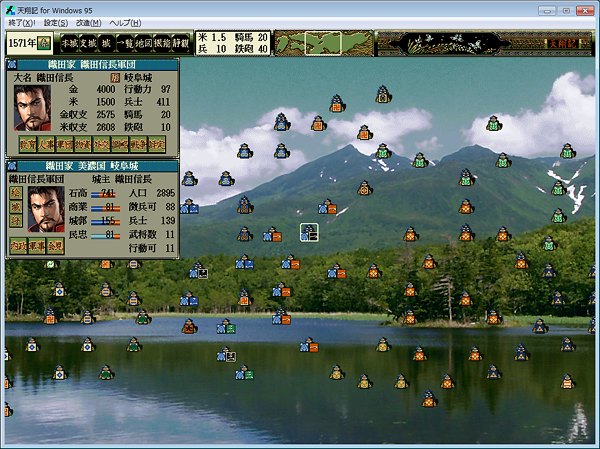
Task: Open the 改造(M) menu
Action: click(x=89, y=22)
